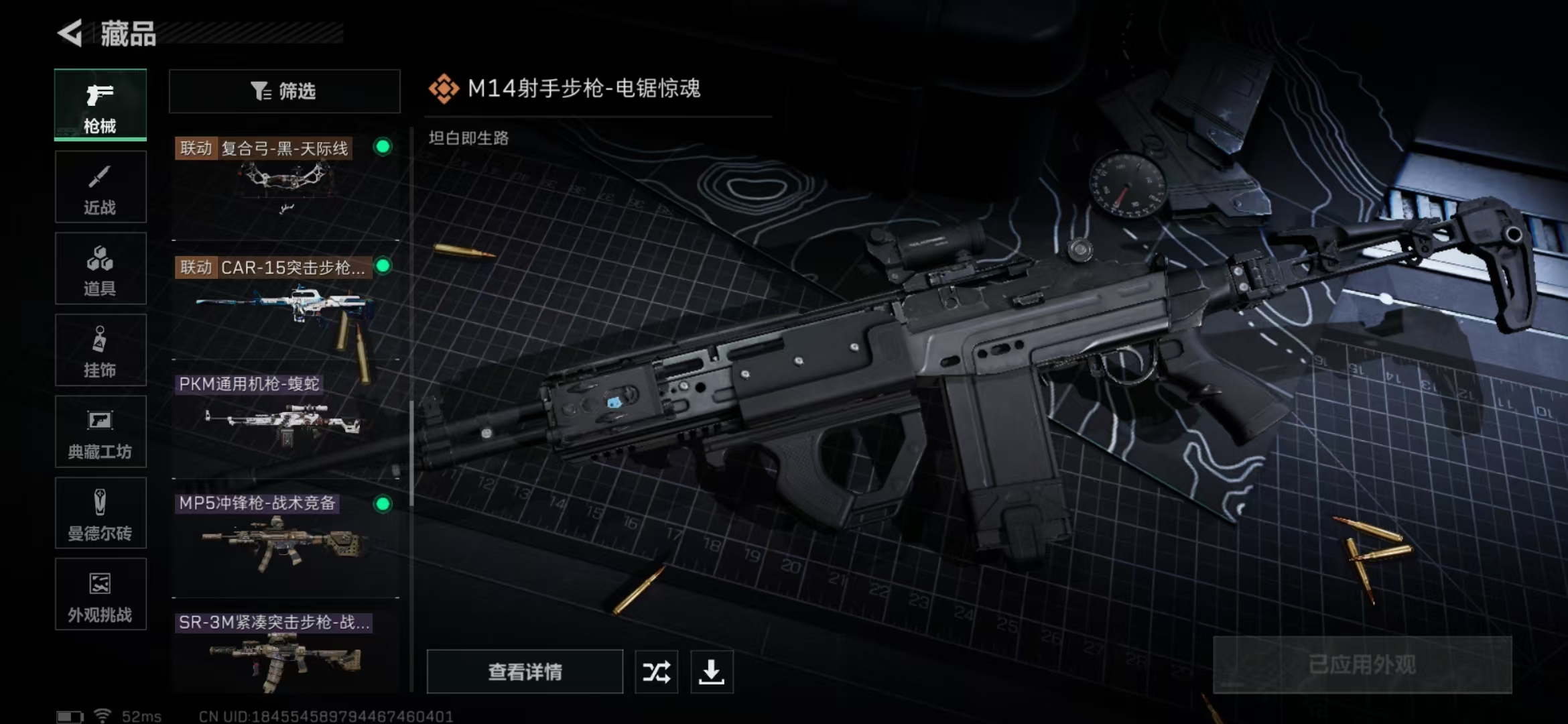The image size is (1568, 724).
Task: Select the 道具 items category
Action: (x=101, y=269)
